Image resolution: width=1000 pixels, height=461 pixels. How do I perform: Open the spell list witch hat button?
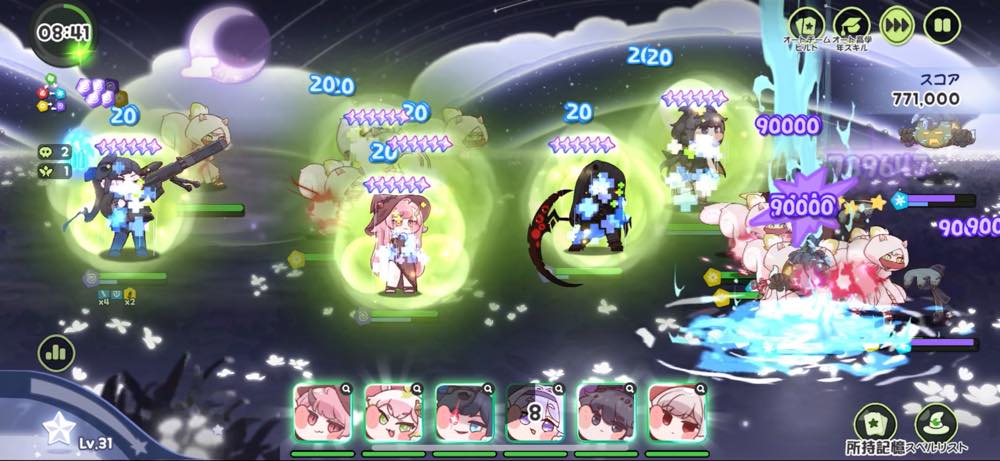click(x=936, y=422)
